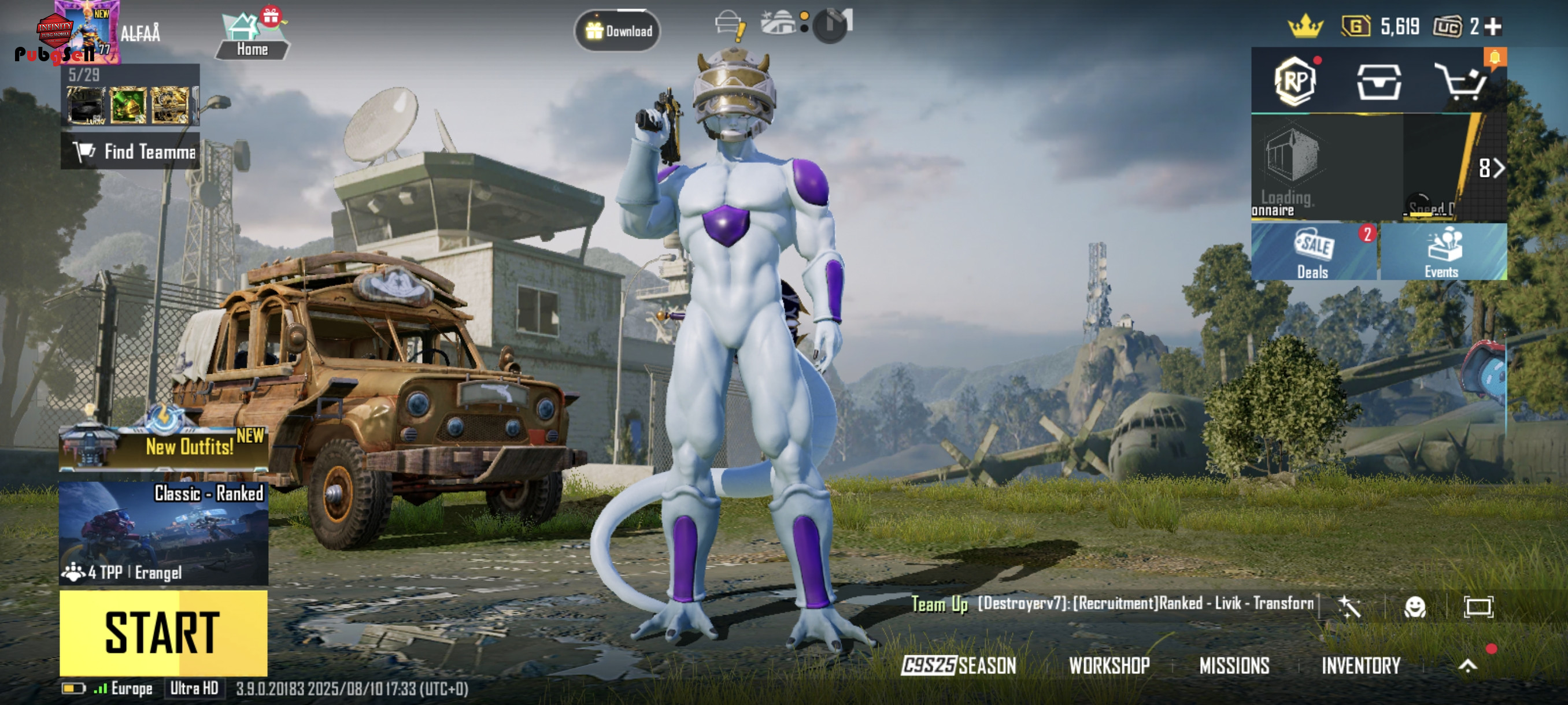Open the supply crate icon
Viewport: 1568px width, 705px height.
[x=1379, y=81]
